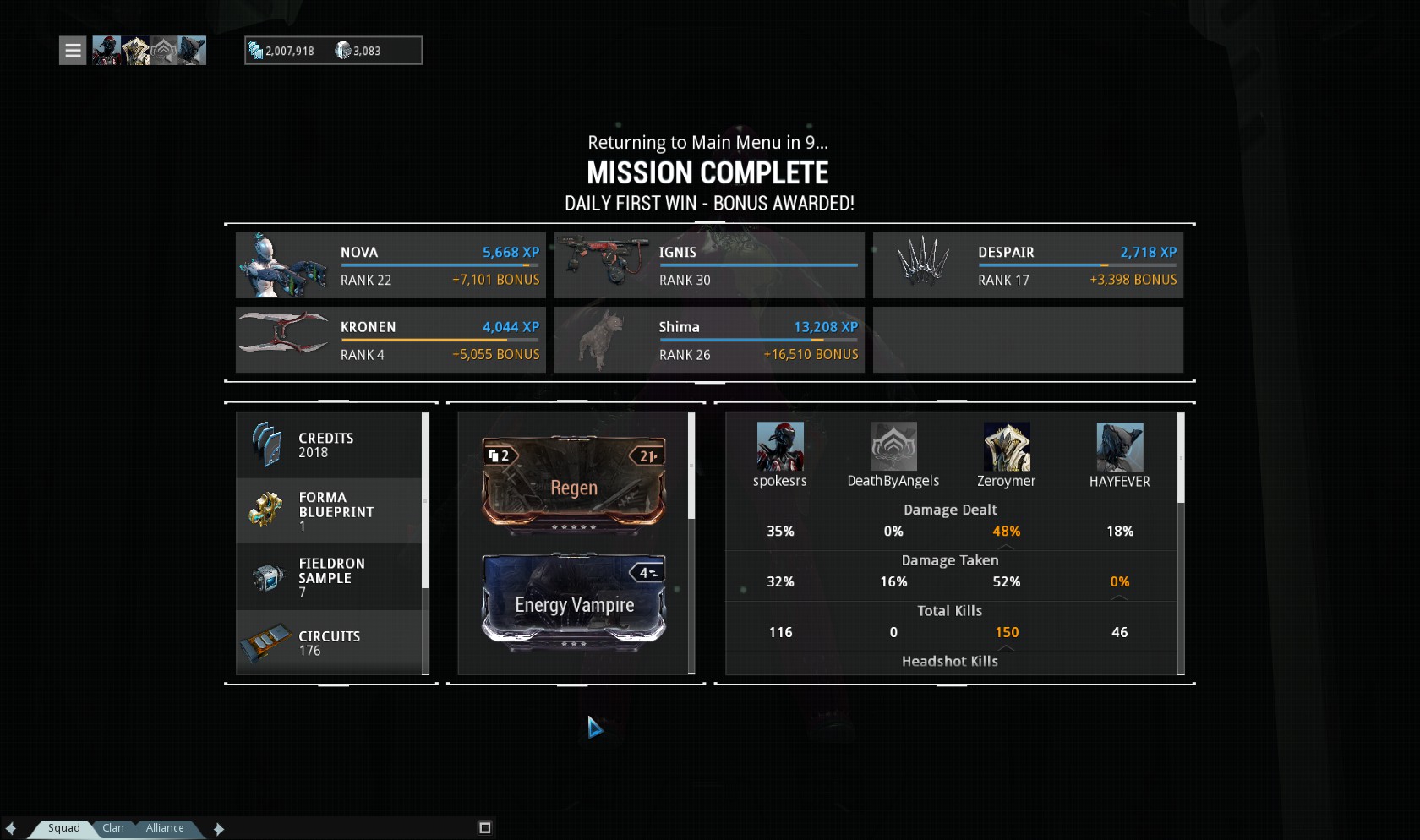Click the credits and platinum balance box
This screenshot has height=840, width=1420.
333,51
